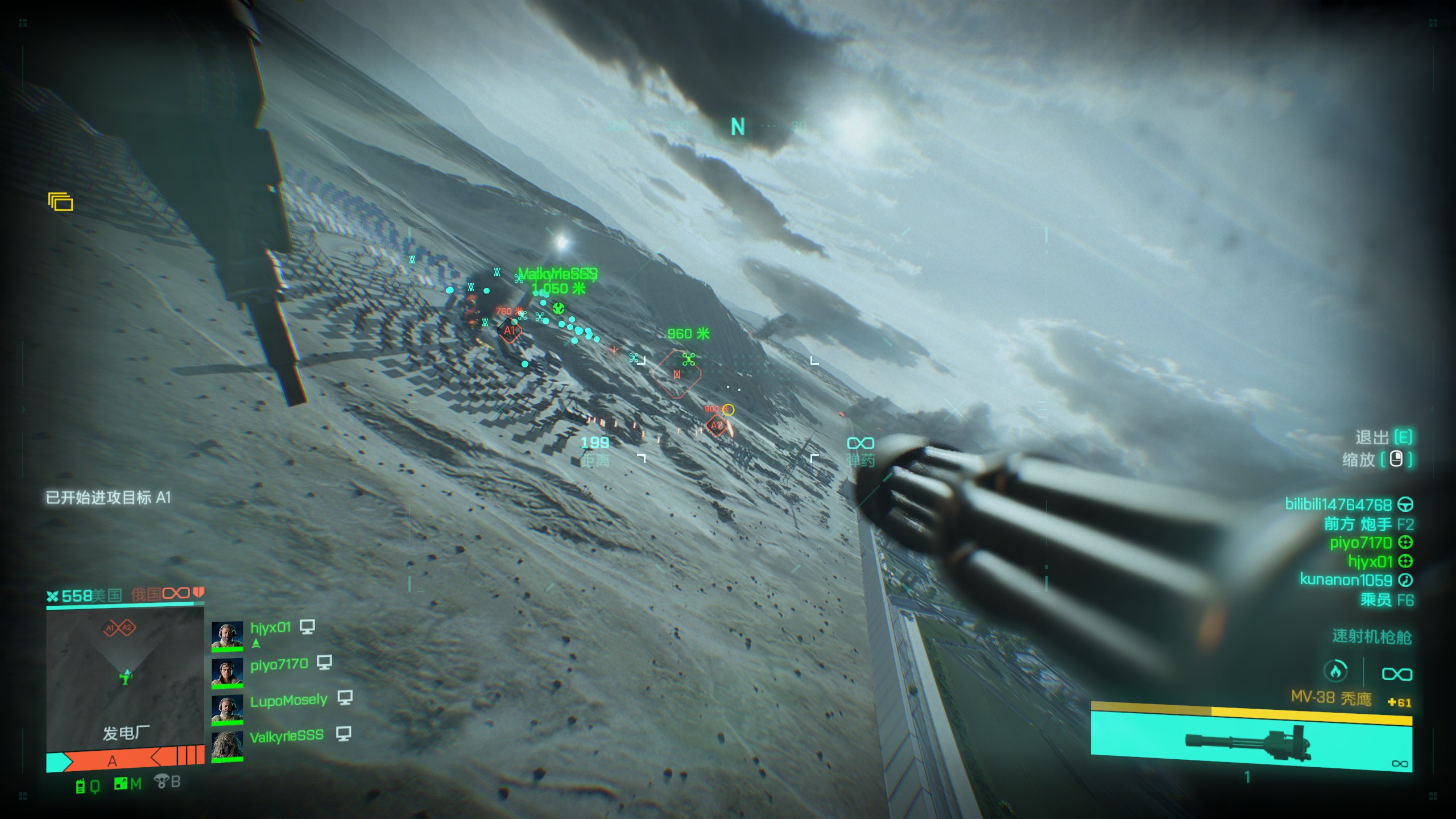Click the yellow stacked-windows icon
Viewport: 1456px width, 819px height.
(61, 202)
